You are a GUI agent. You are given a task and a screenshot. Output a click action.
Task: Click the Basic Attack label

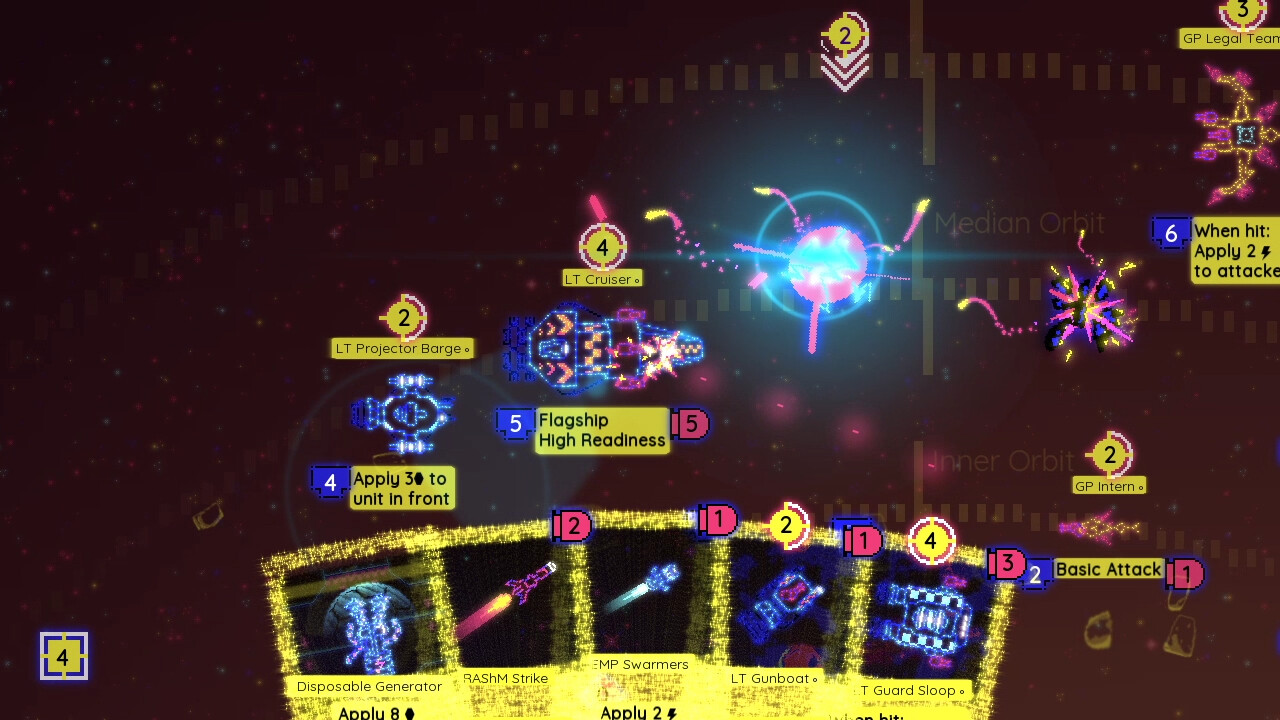coord(1108,569)
